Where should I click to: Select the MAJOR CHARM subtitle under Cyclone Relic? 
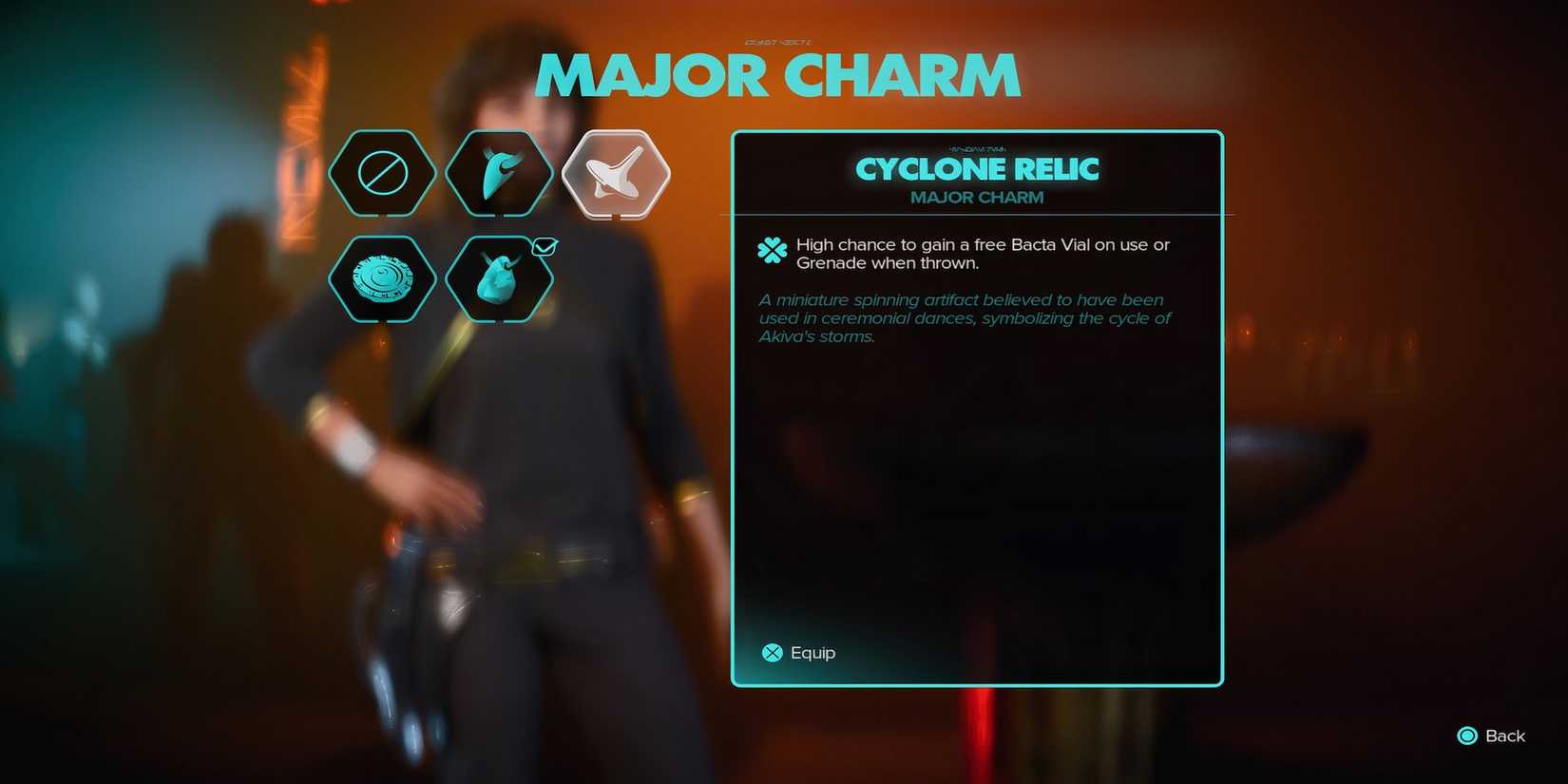tap(977, 198)
